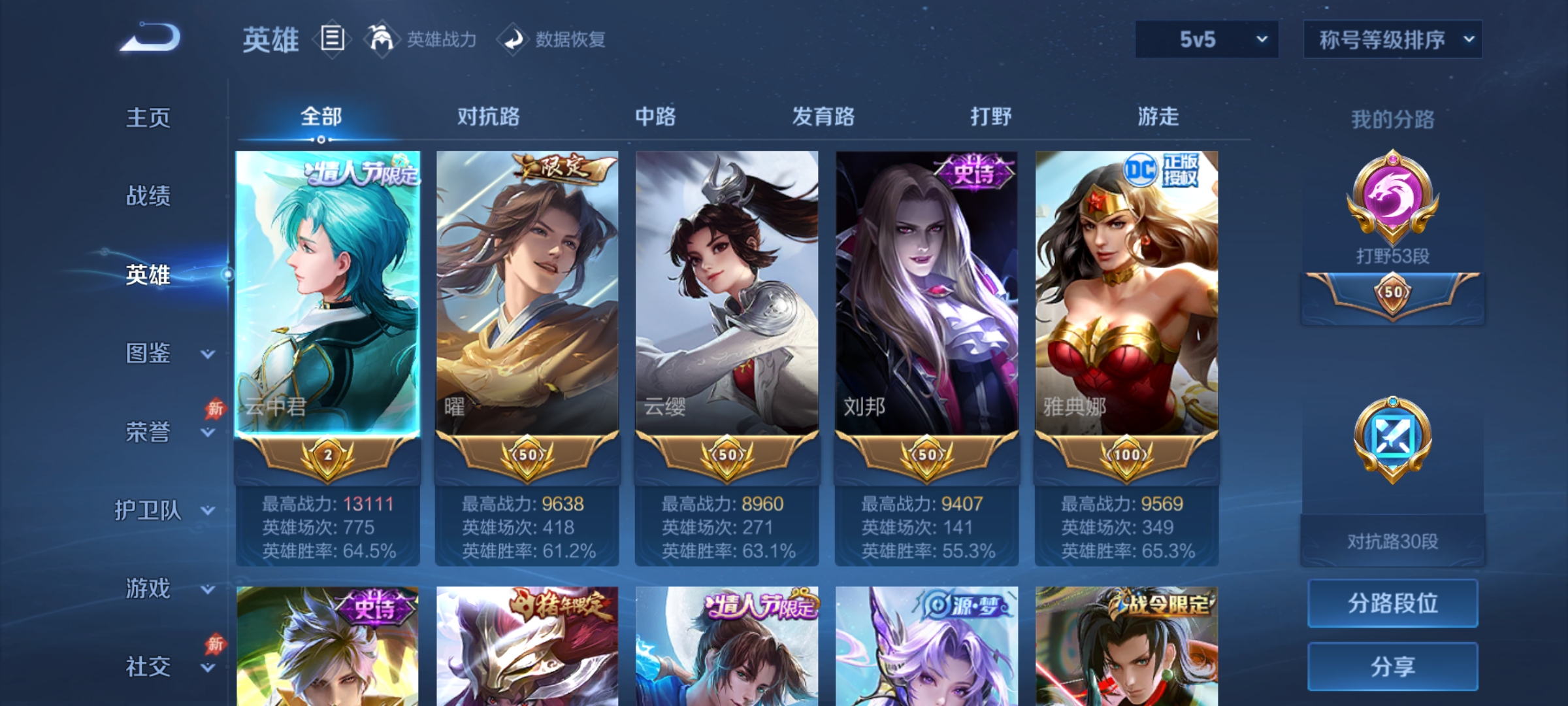Switch to the 打野 jungle tab
The image size is (1568, 706).
[x=990, y=118]
